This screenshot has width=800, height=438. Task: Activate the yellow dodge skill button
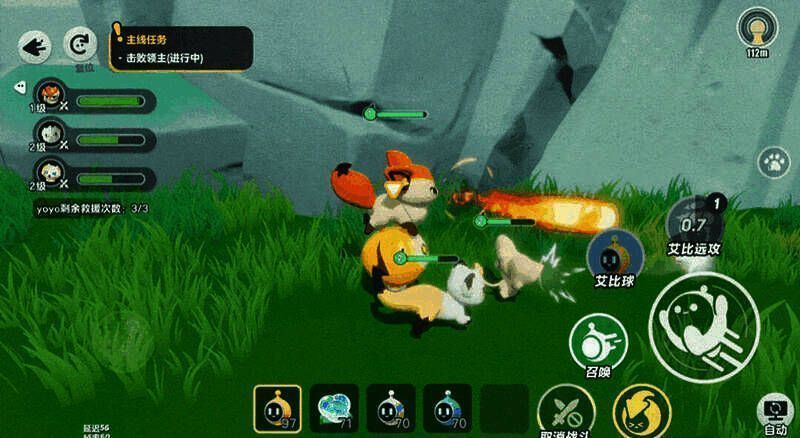tap(641, 412)
